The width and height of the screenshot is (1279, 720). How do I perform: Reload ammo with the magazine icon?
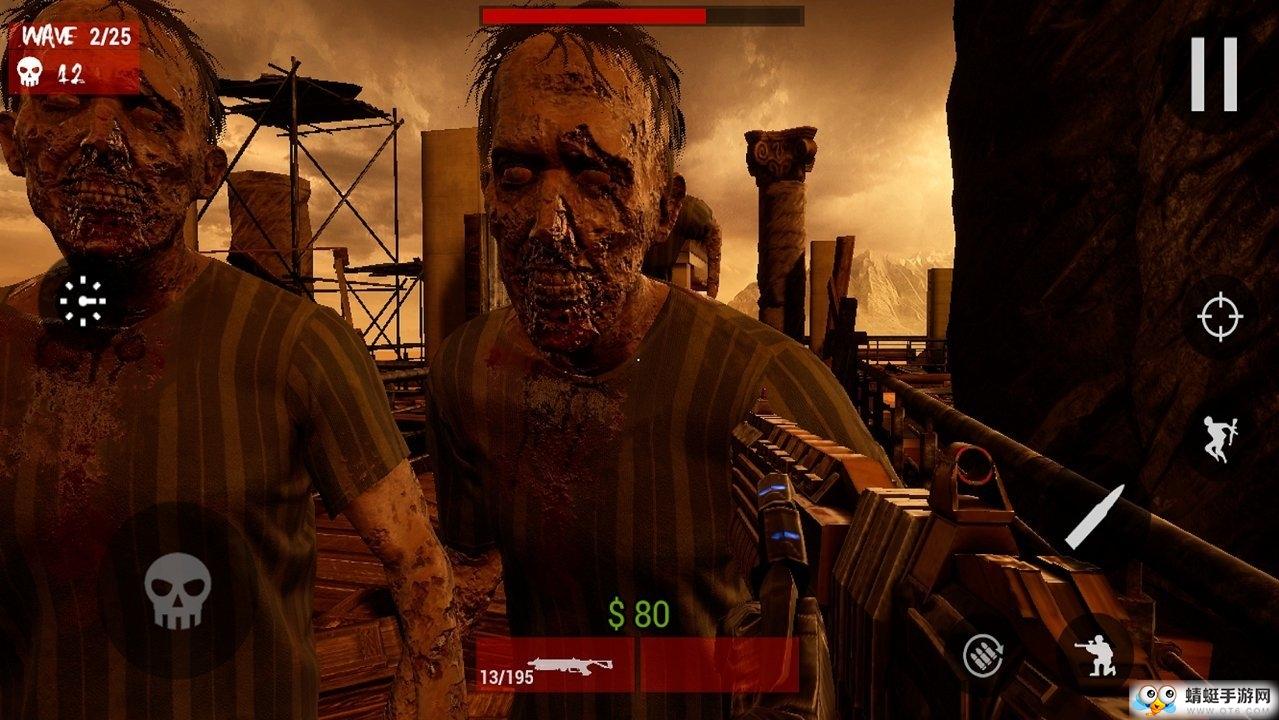click(981, 656)
